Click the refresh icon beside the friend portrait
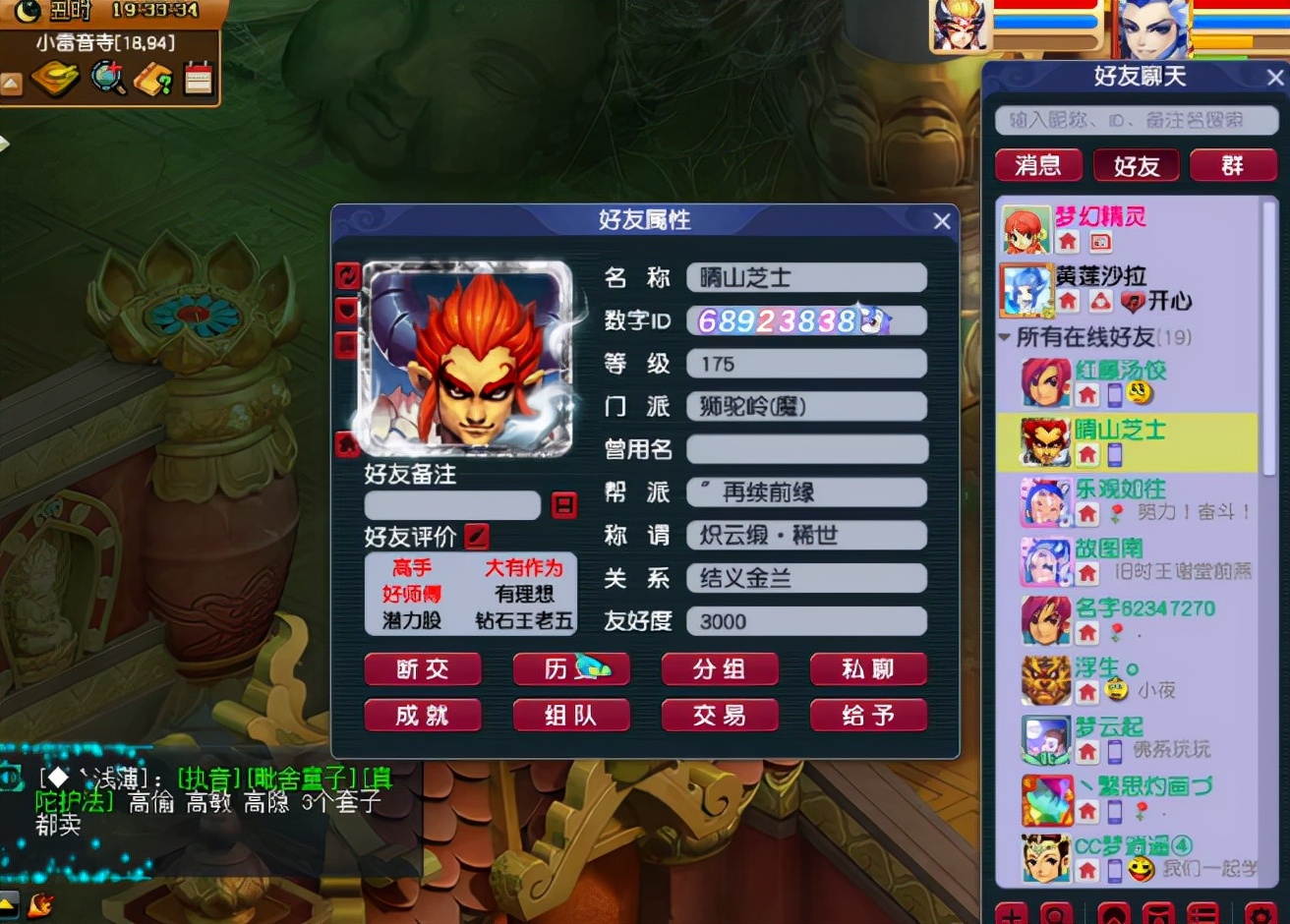The image size is (1290, 924). coord(347,276)
